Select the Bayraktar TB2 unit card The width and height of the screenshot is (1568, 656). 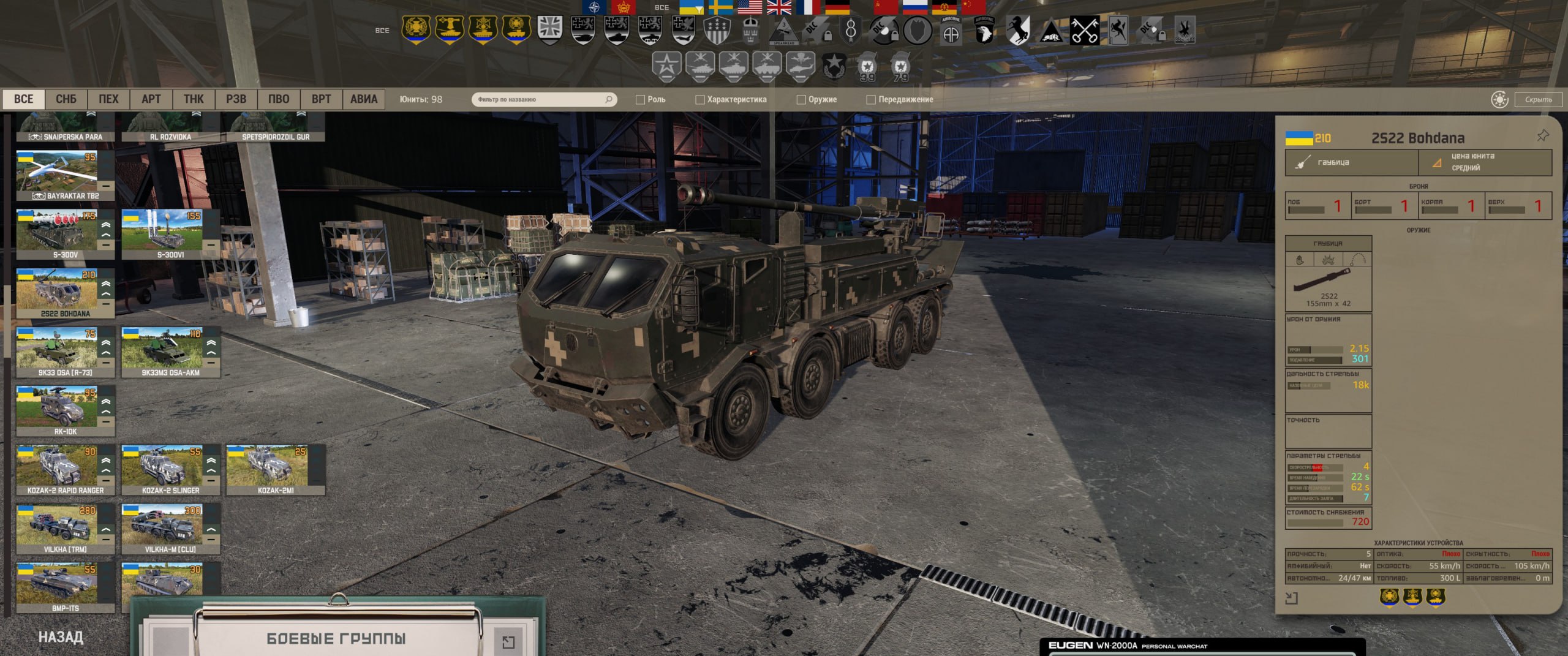pyautogui.click(x=65, y=176)
